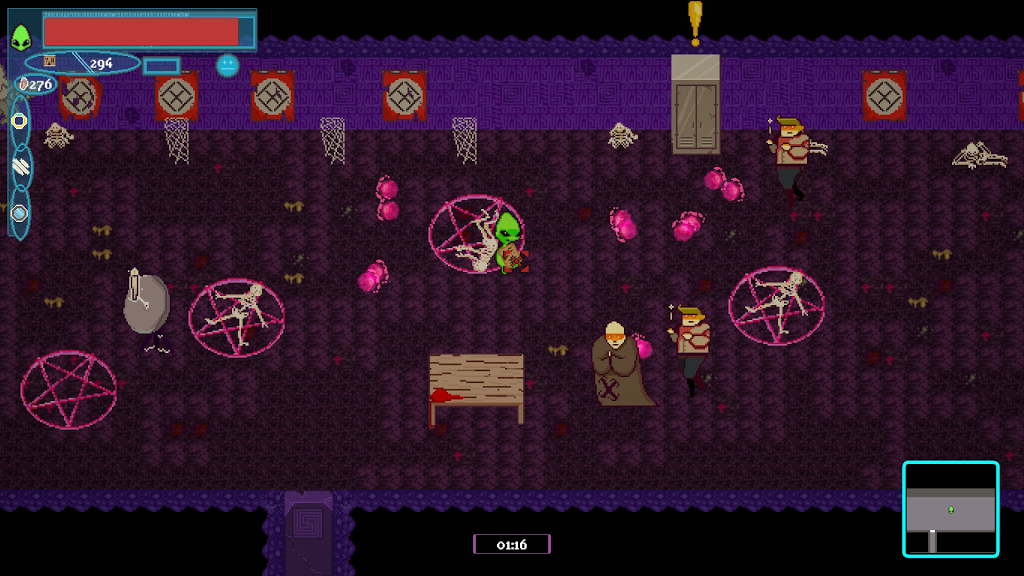Open the room minimap
1024x576 pixels.
click(x=950, y=509)
